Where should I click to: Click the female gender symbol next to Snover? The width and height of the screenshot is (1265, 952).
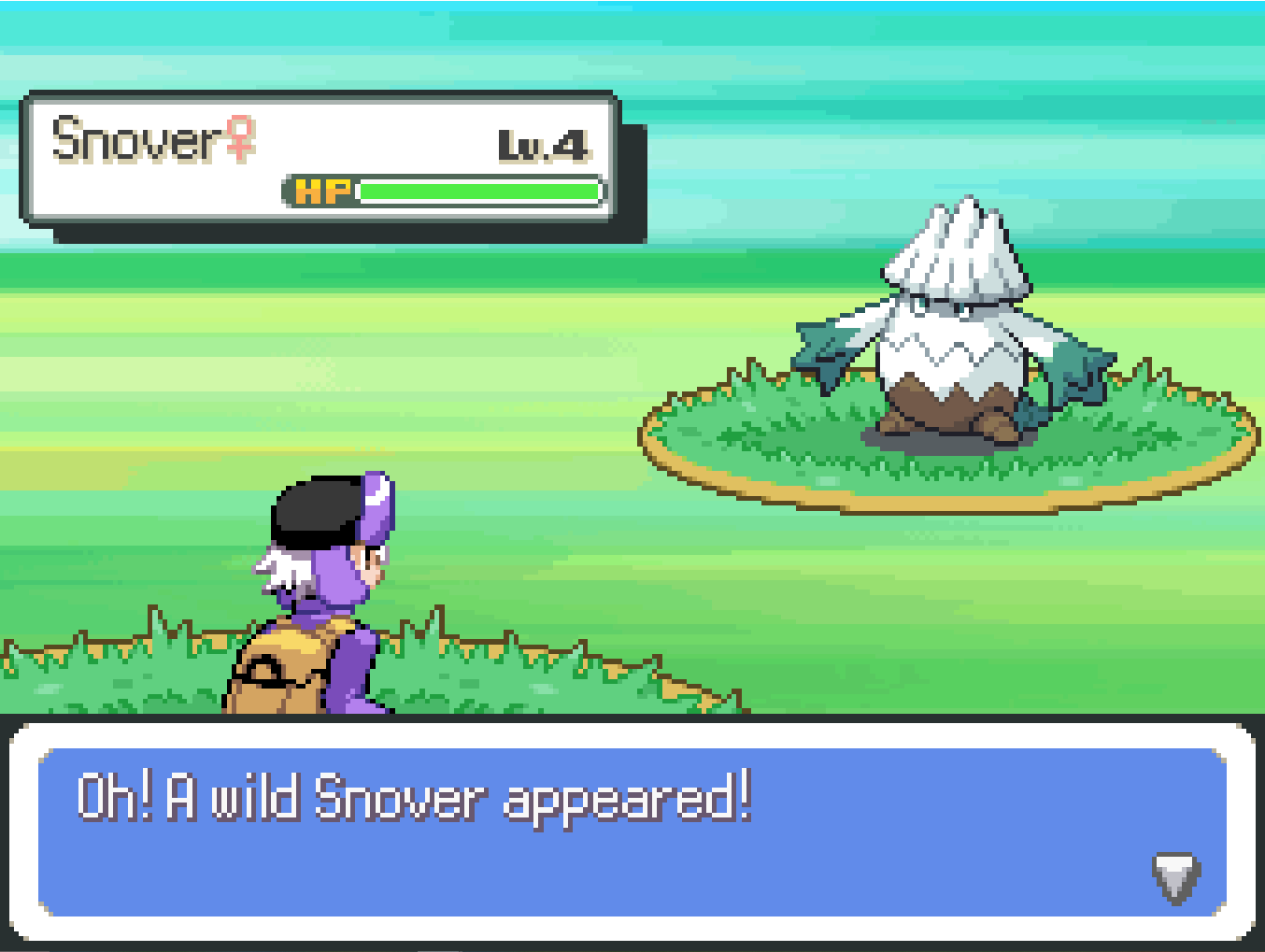click(240, 138)
